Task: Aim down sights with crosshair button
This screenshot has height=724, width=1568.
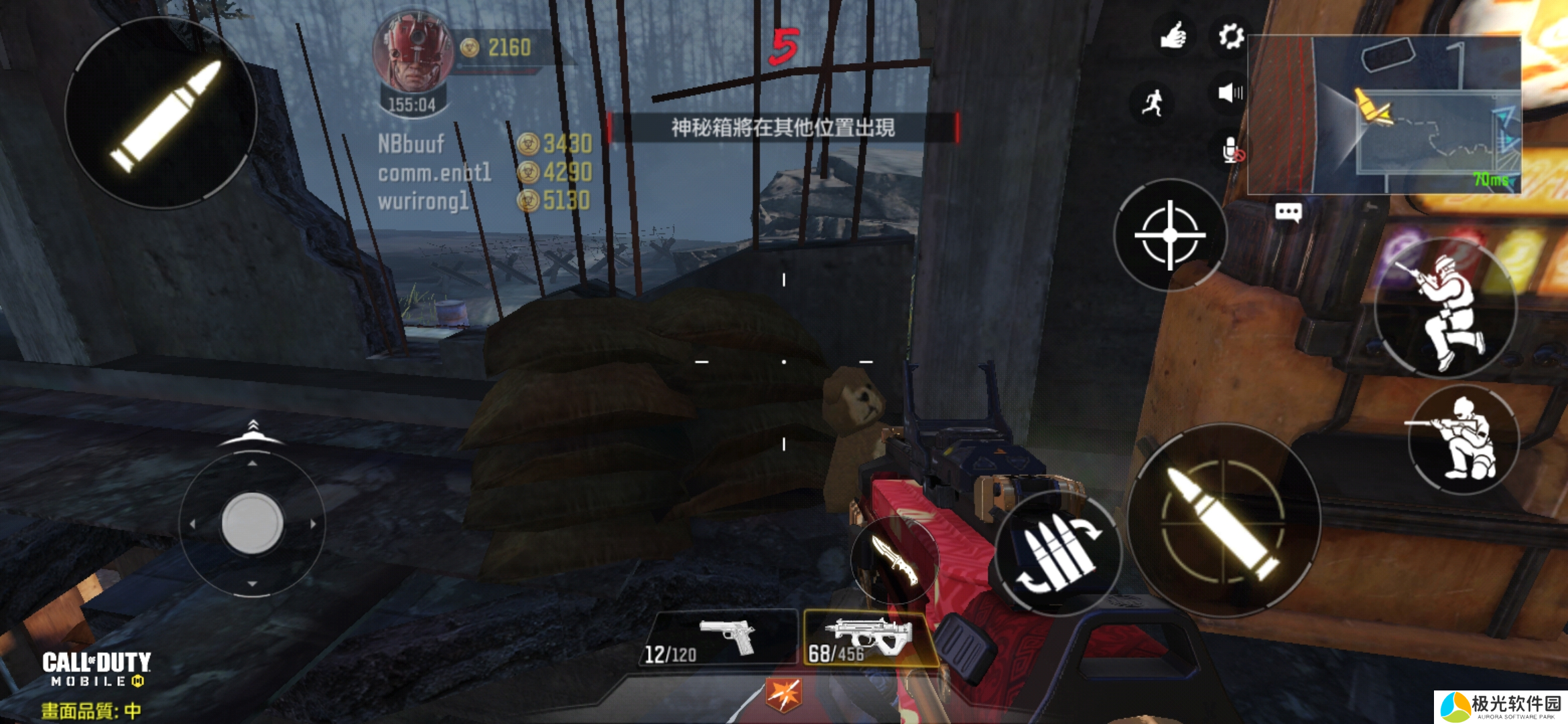Action: [1170, 235]
